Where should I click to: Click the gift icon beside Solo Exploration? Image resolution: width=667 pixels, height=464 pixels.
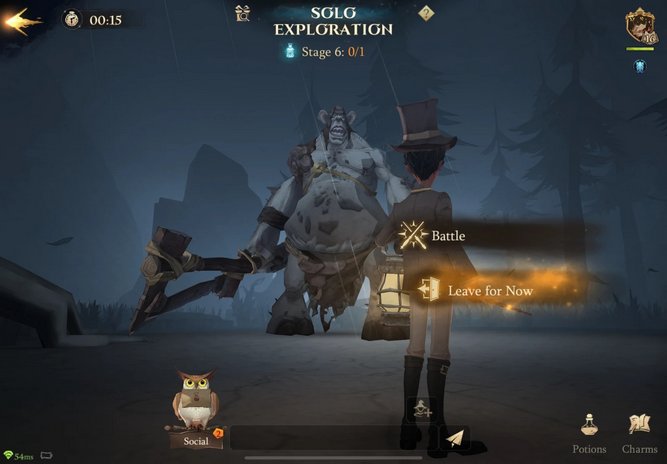[x=242, y=13]
